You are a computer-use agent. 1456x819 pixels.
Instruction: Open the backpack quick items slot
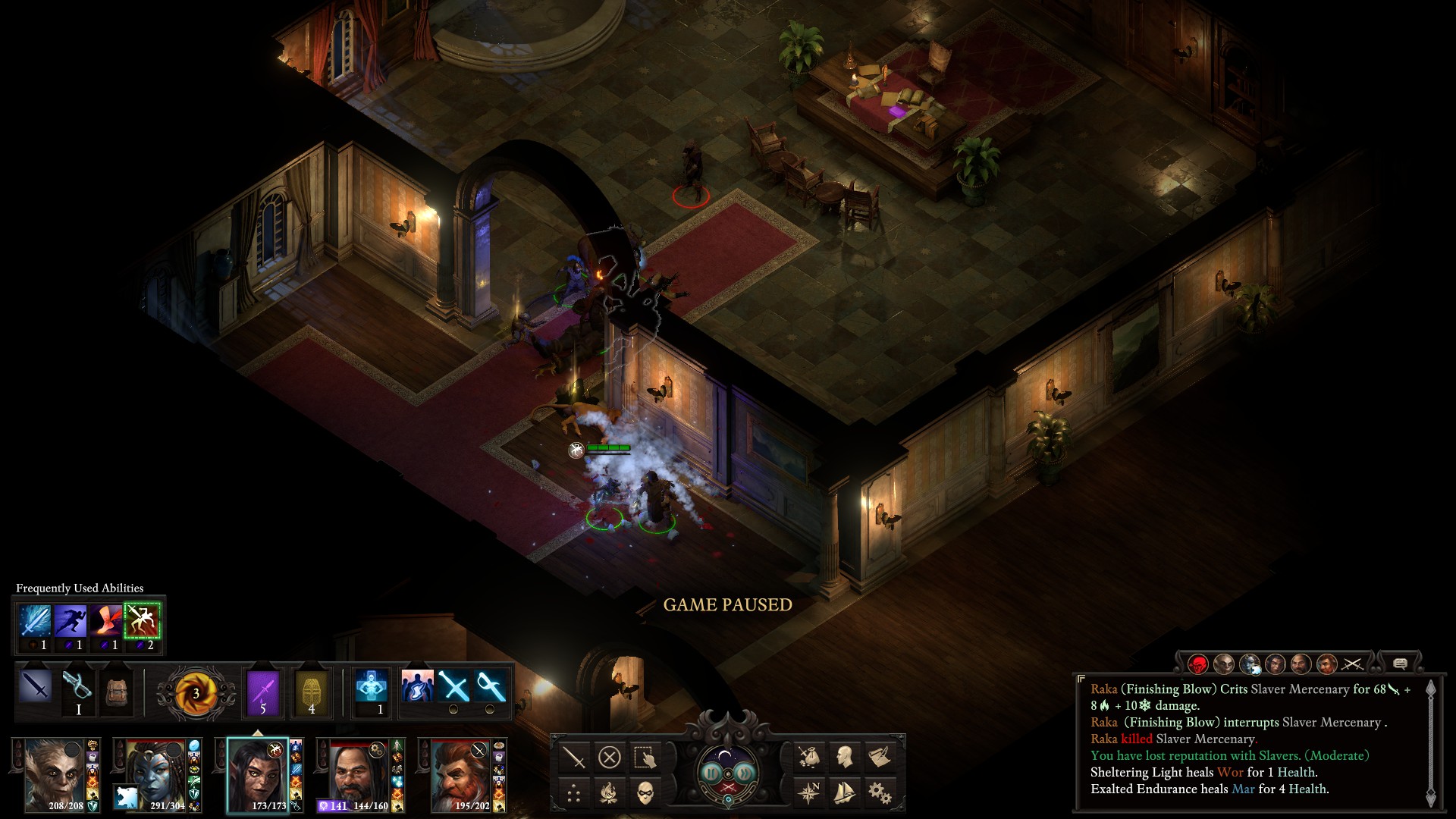tap(116, 692)
